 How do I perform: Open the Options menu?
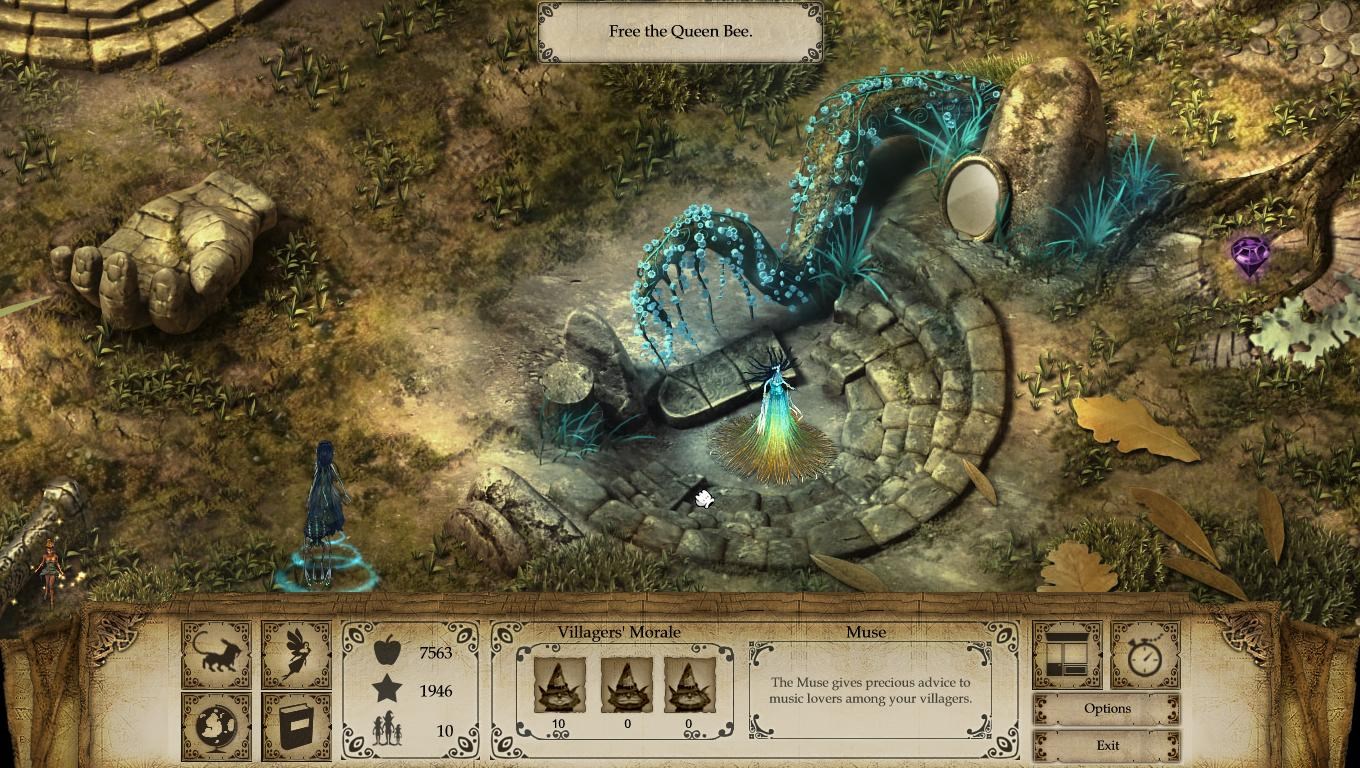tap(1107, 708)
